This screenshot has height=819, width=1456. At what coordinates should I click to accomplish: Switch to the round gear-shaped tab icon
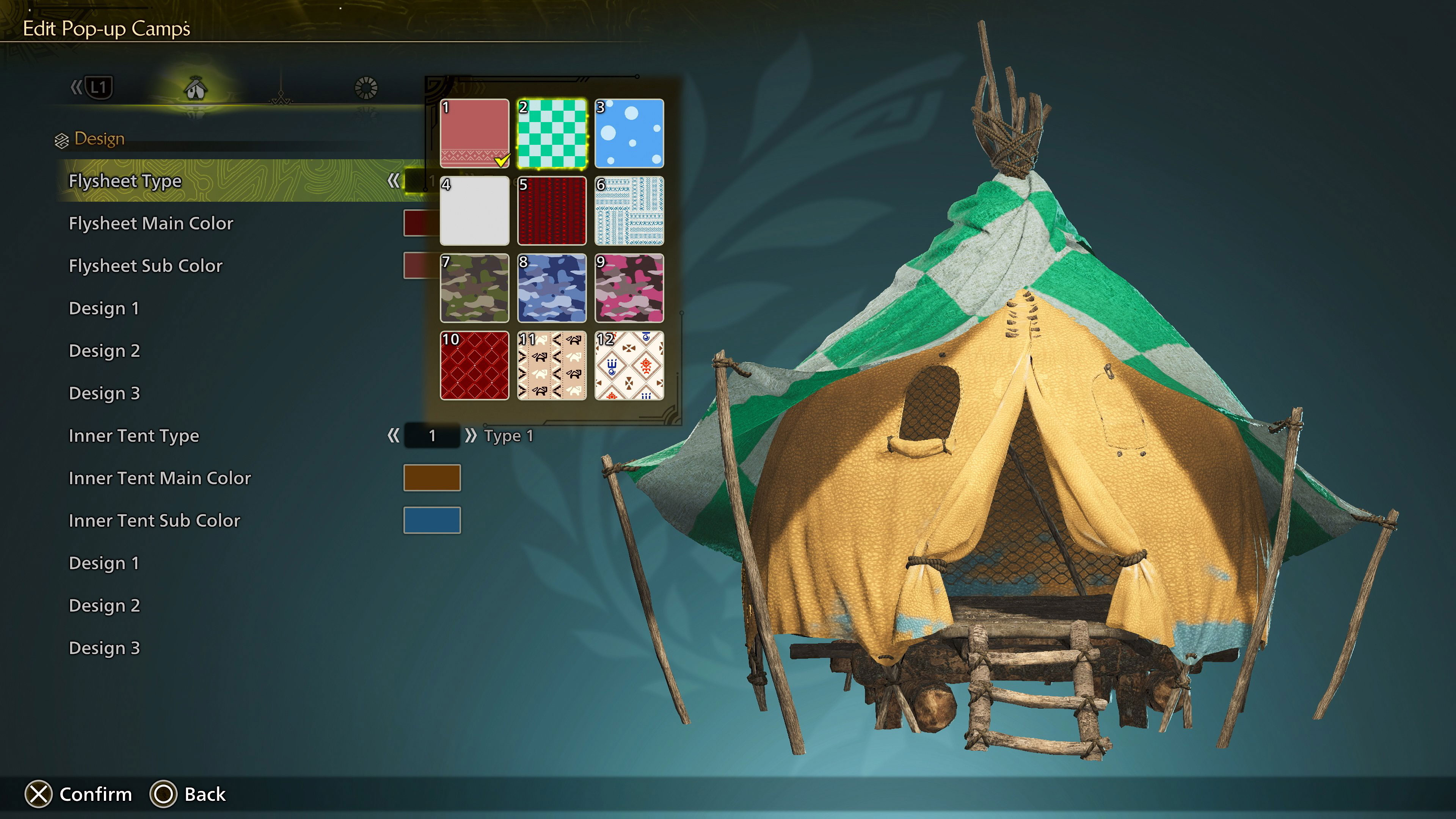(x=366, y=88)
